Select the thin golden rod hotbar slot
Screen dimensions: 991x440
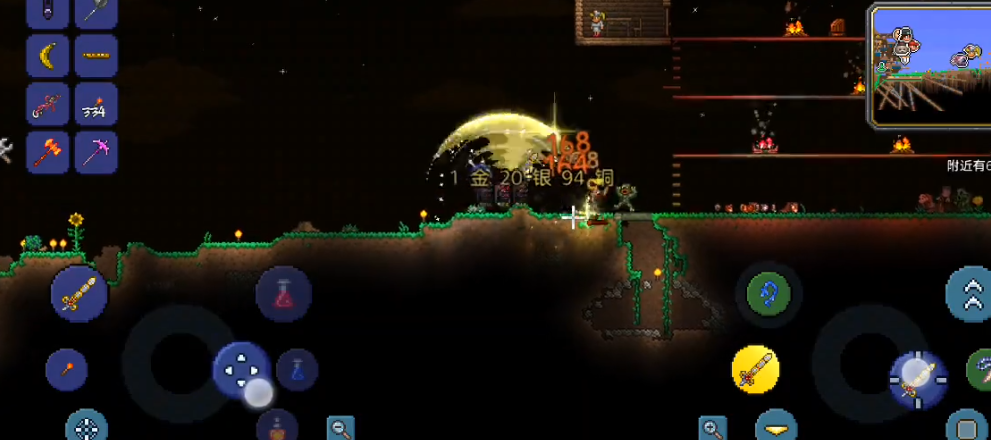coord(96,56)
